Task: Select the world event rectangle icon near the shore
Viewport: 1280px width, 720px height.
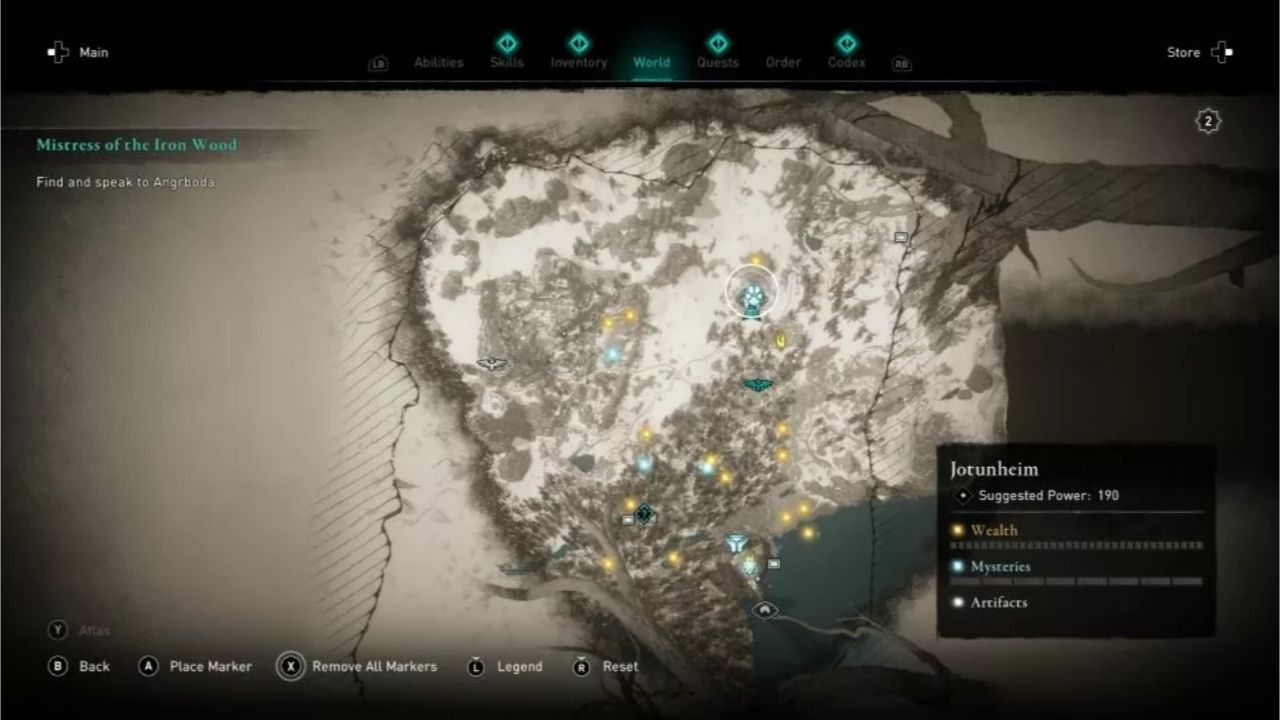Action: (x=776, y=563)
